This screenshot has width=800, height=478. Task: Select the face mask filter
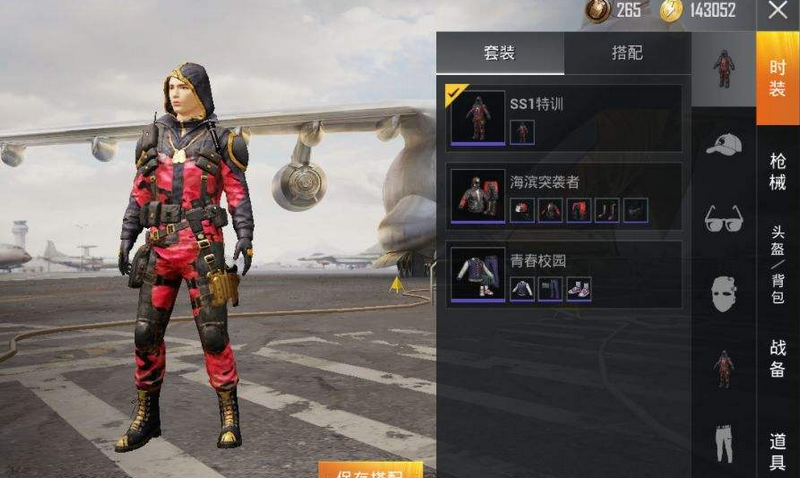[x=723, y=293]
